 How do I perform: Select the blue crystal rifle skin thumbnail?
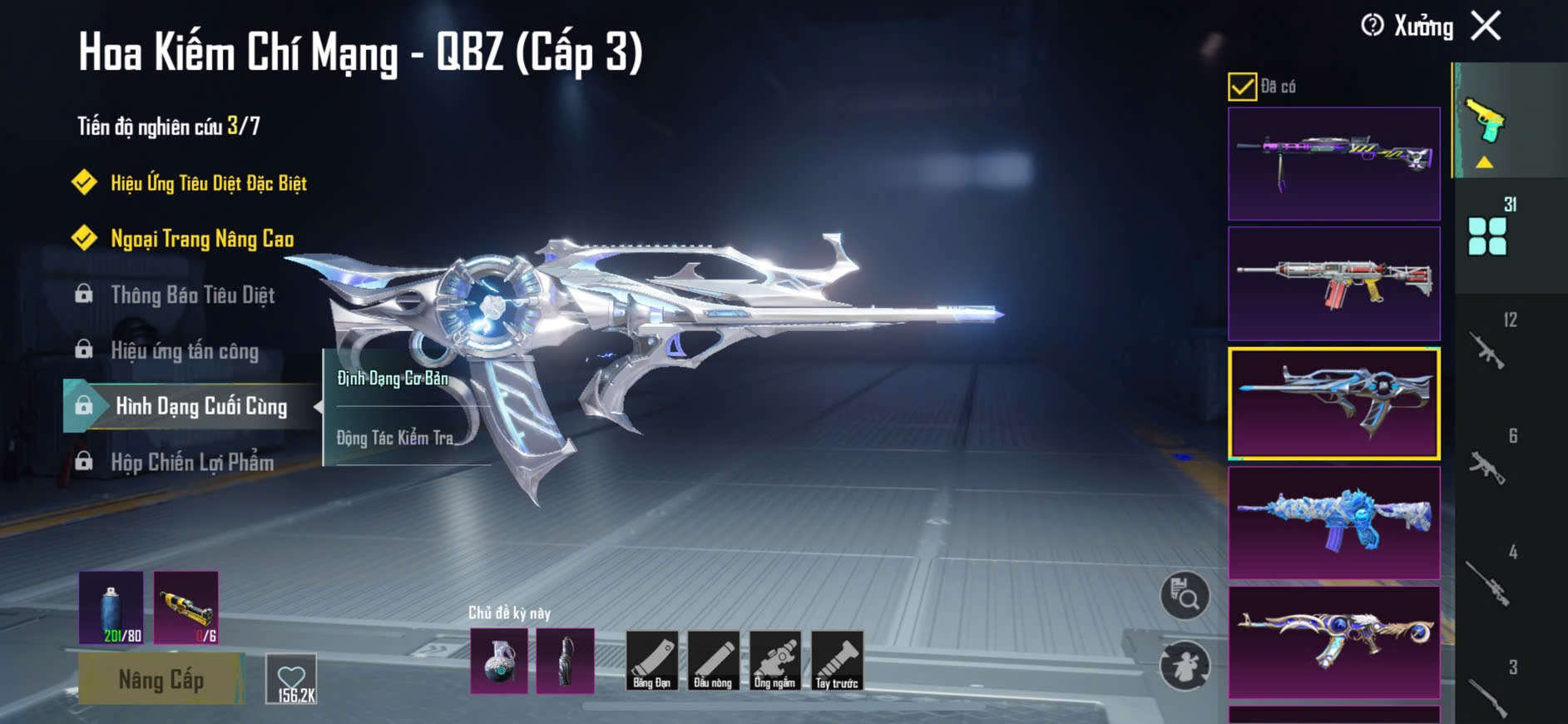coord(1333,523)
